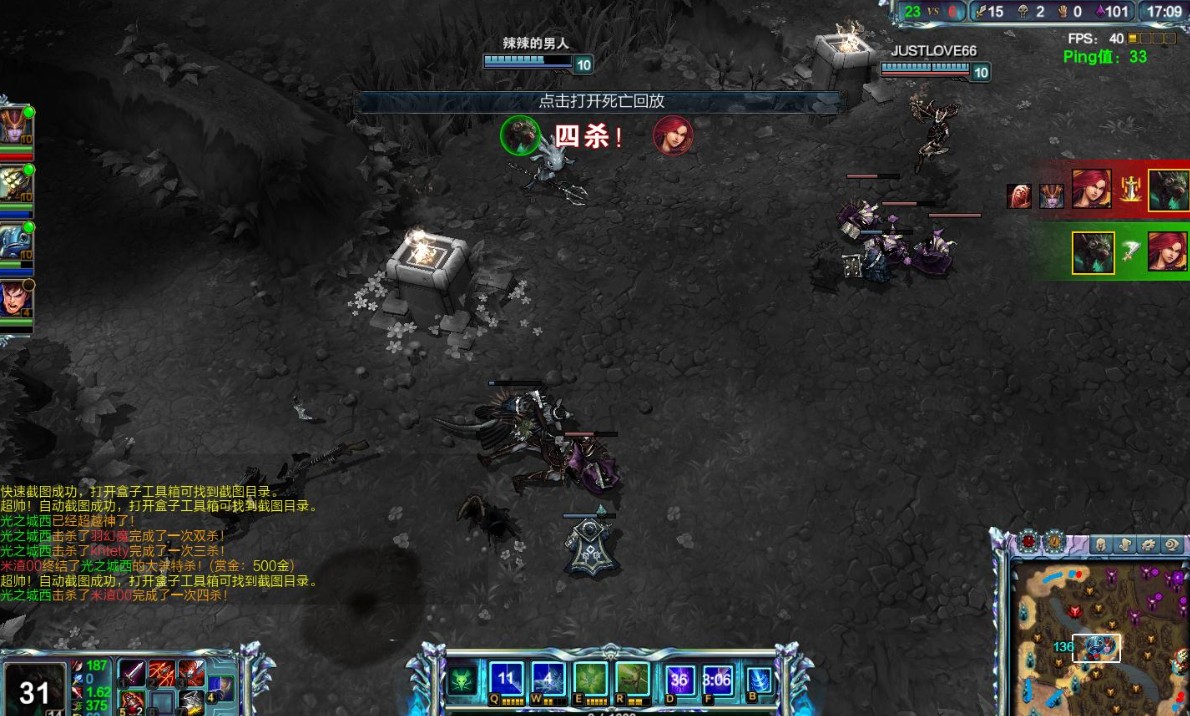1190x716 pixels.
Task: Click the recall button labeled B
Action: coord(759,680)
